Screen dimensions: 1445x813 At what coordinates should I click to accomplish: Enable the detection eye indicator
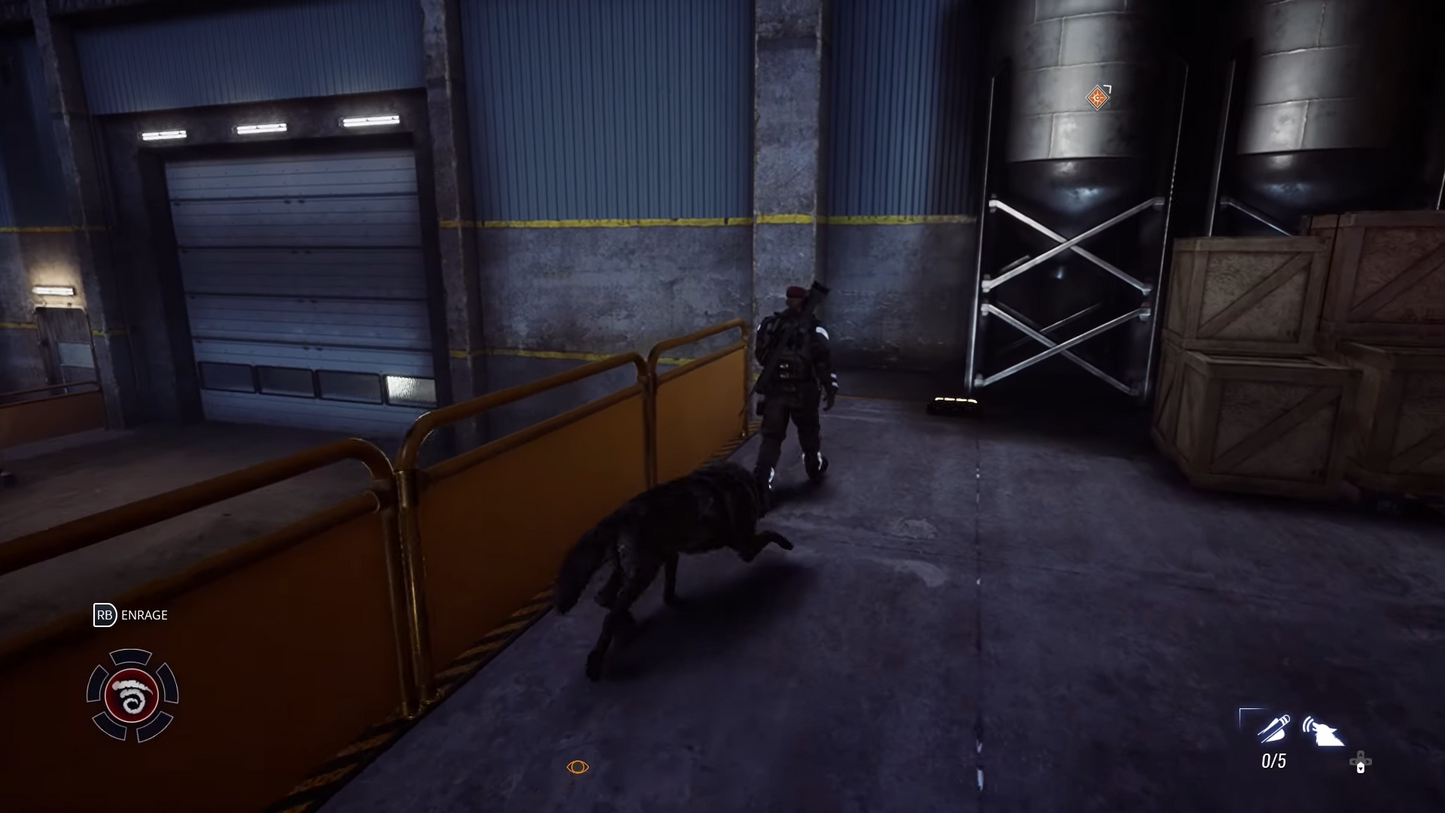(x=577, y=765)
